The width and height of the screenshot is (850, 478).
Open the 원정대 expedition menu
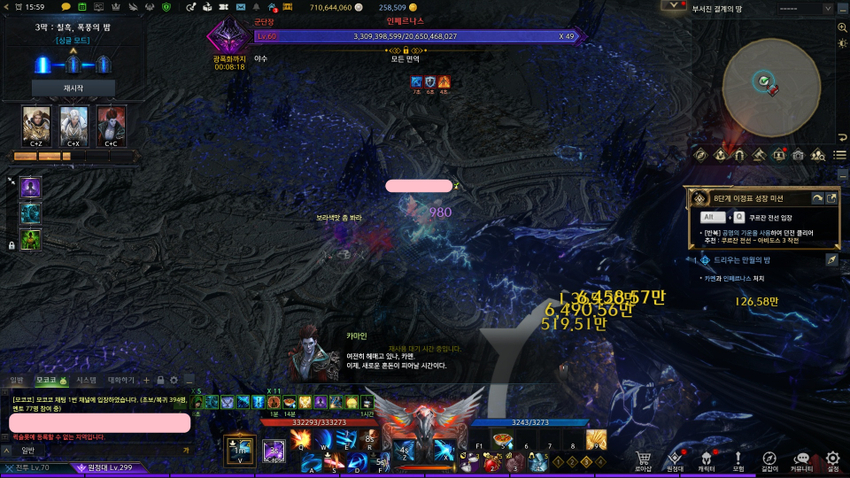click(675, 459)
